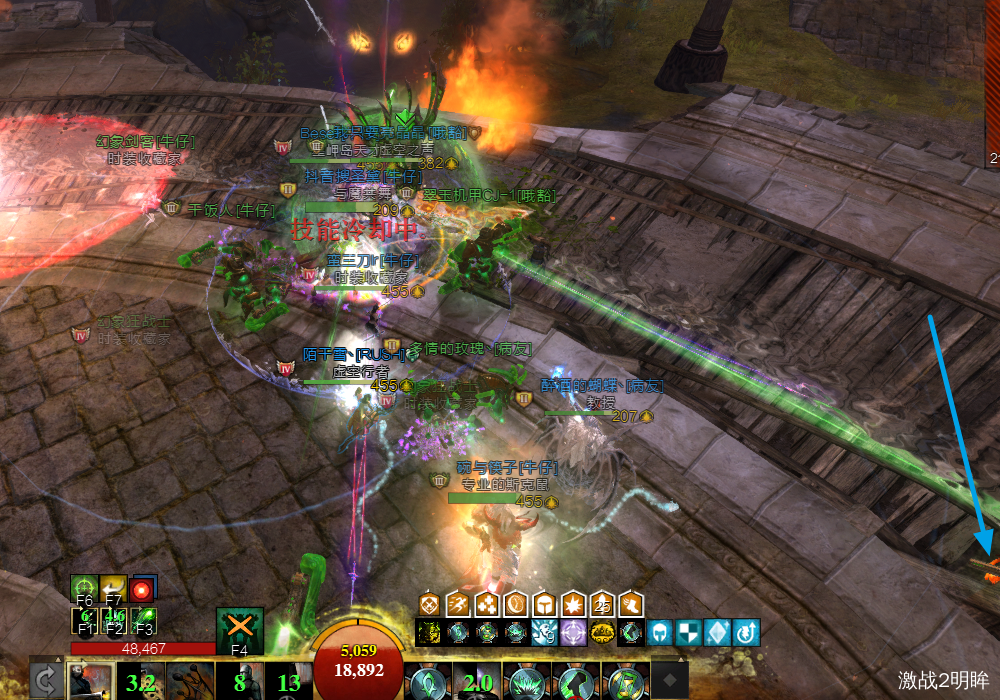Select the utility skill showing 2.0 cooldown
The image size is (1000, 700).
pyautogui.click(x=476, y=683)
